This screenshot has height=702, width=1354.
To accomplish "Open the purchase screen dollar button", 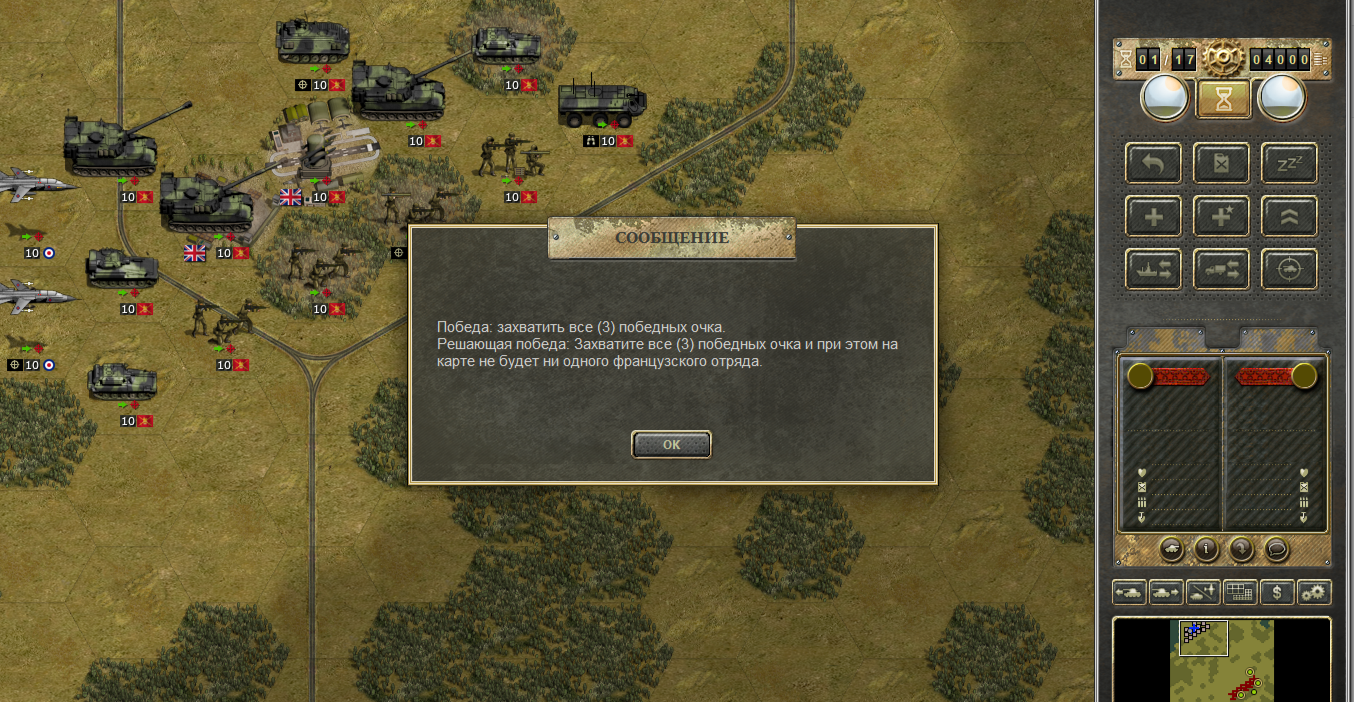I will point(1277,592).
